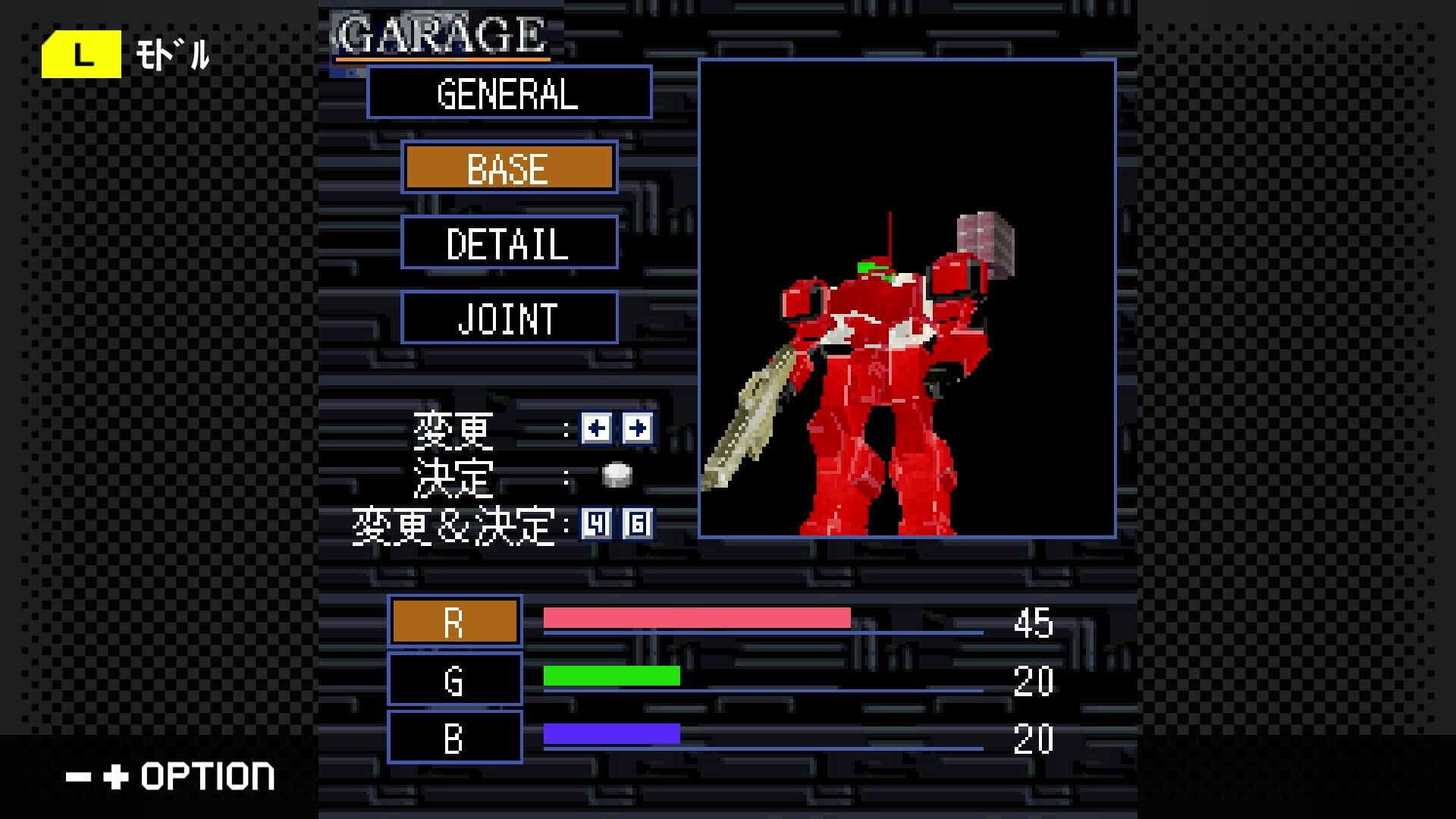Switch to the BASE tab
The height and width of the screenshot is (819, 1456).
point(509,168)
